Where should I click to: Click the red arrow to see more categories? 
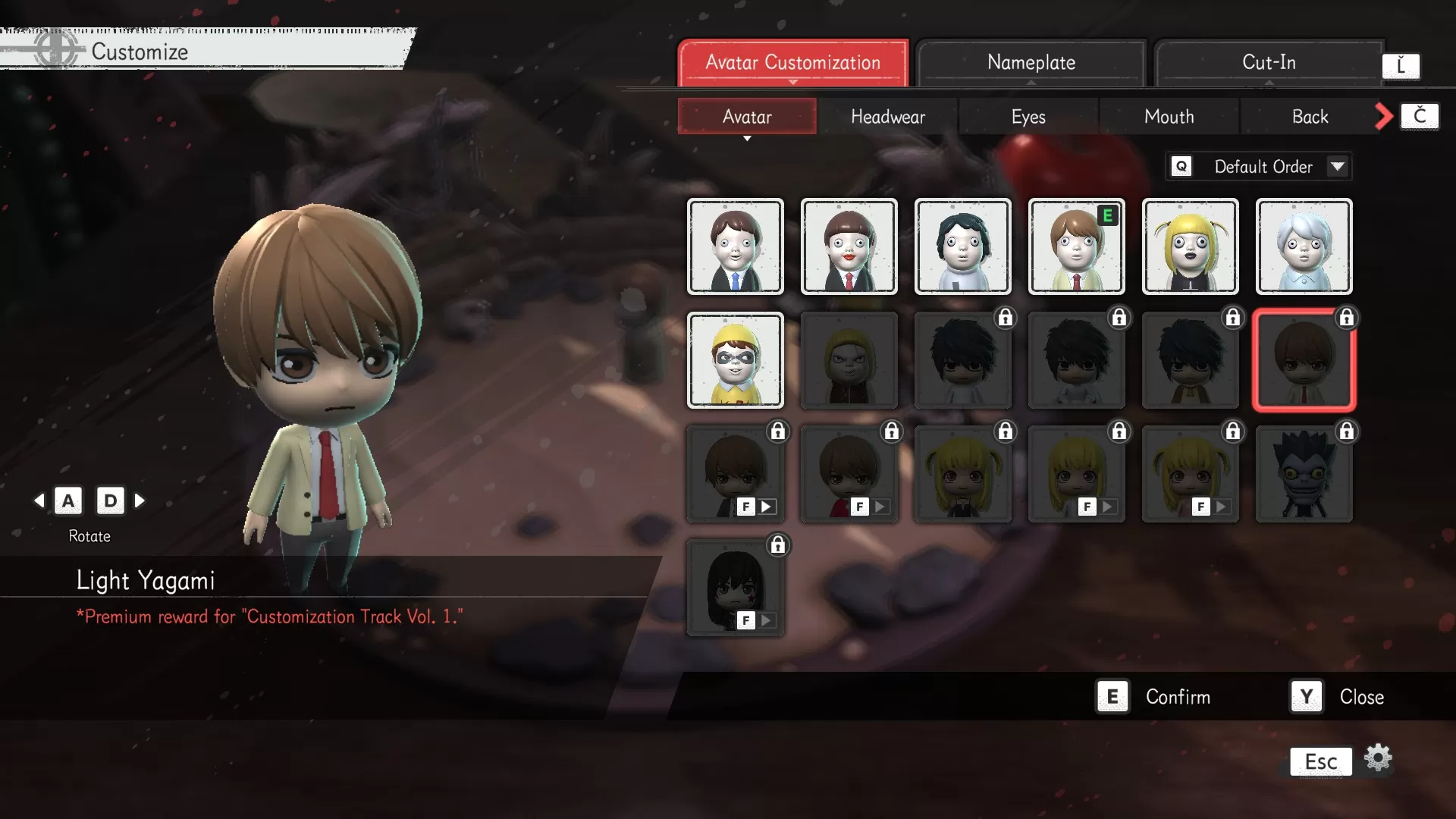click(x=1383, y=116)
